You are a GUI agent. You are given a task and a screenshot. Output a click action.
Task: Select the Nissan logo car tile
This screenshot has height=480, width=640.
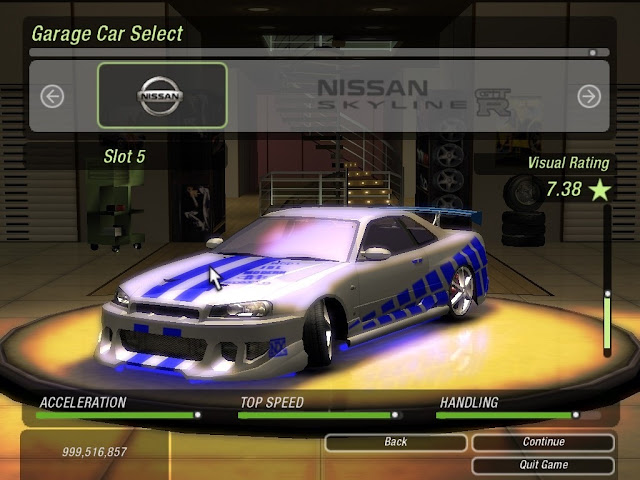[x=162, y=97]
